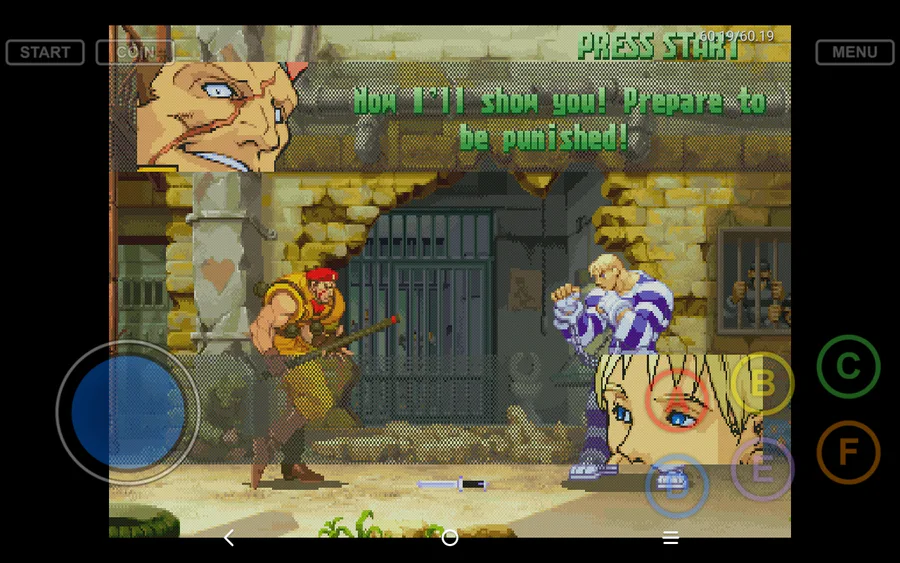Hit the red A attack button
This screenshot has width=900, height=563.
click(x=677, y=400)
